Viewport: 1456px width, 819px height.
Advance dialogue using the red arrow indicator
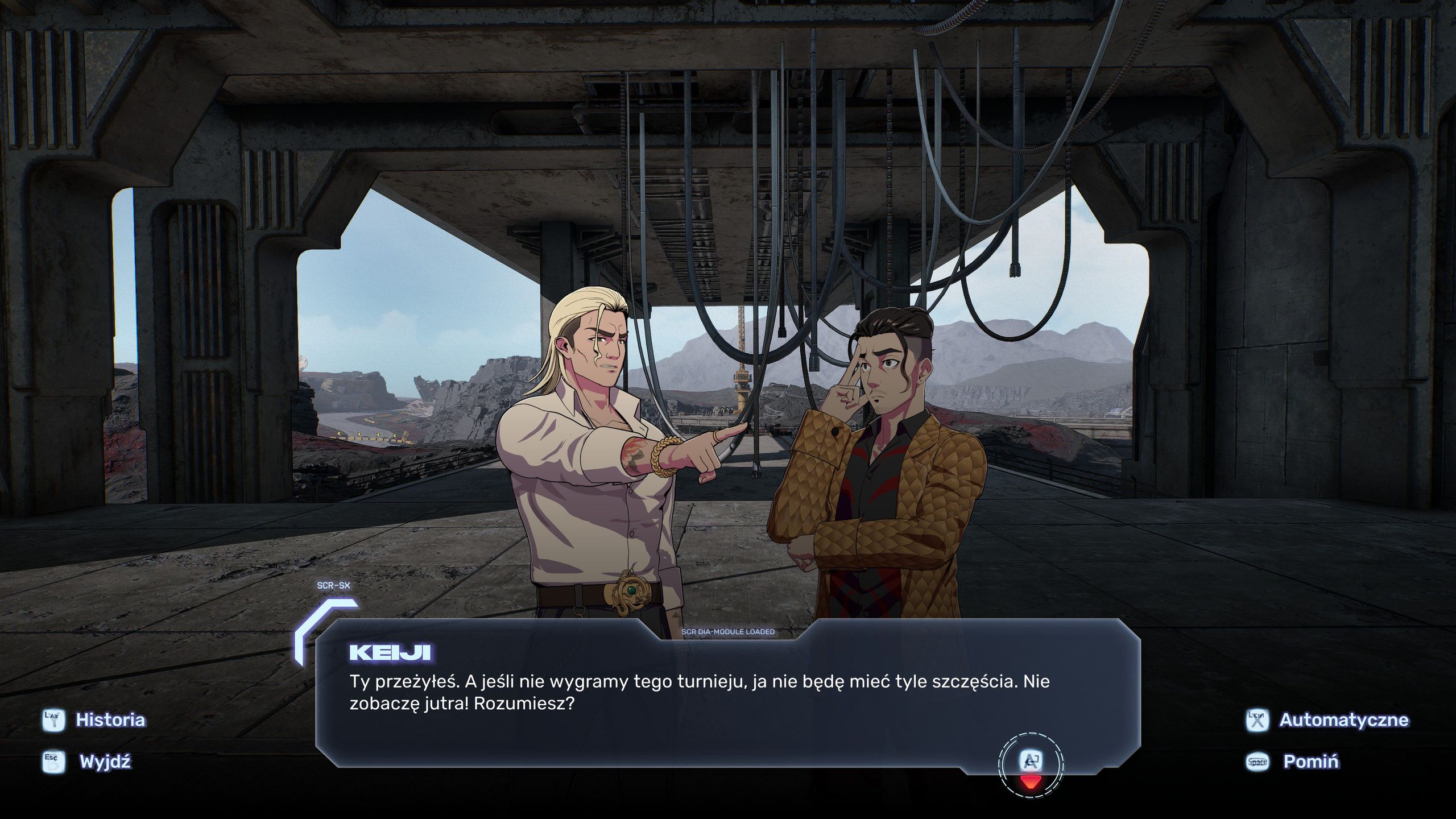1031,781
